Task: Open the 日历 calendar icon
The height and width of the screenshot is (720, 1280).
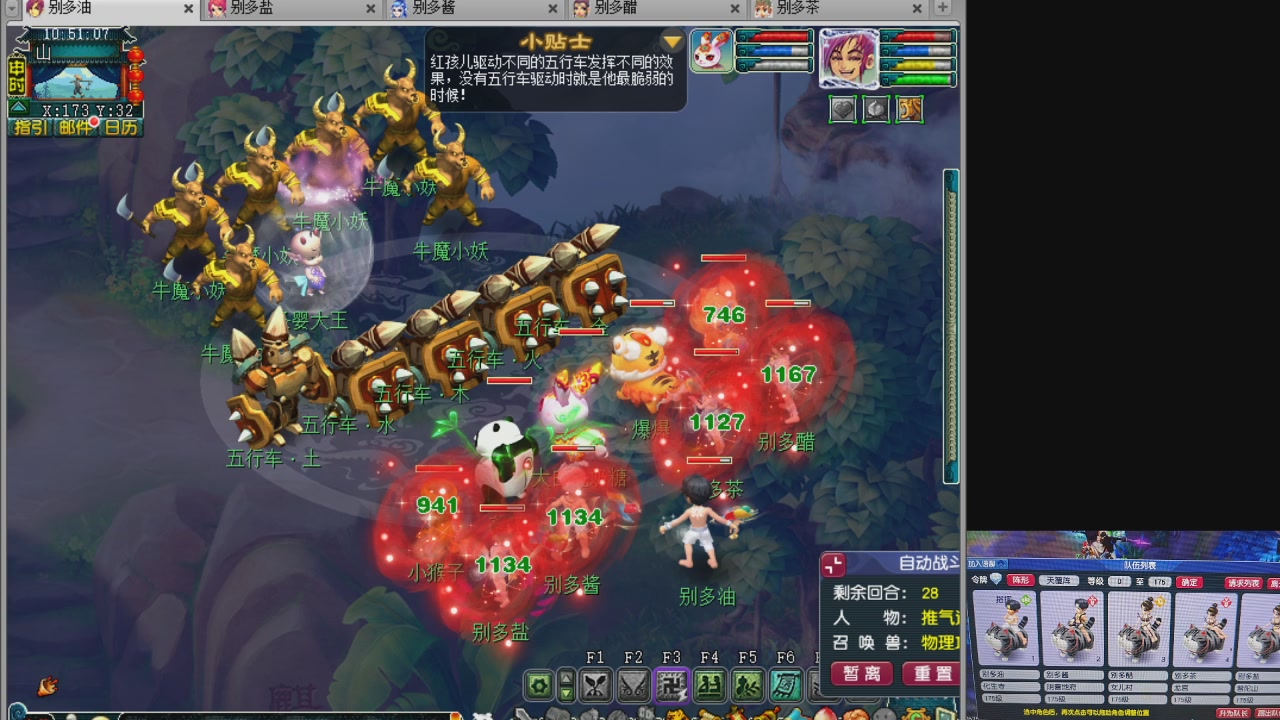Action: click(120, 126)
